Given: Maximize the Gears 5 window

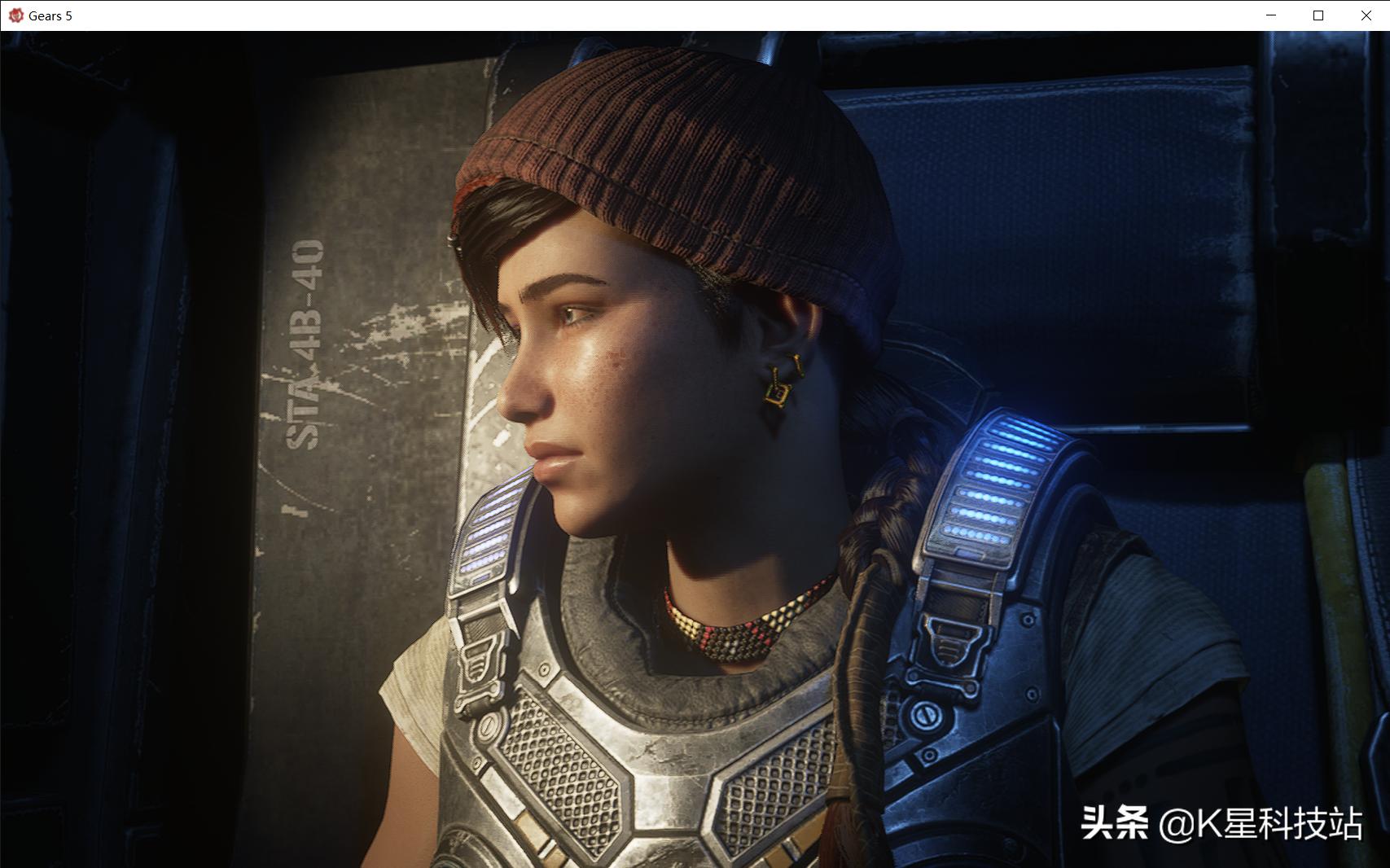Looking at the screenshot, I should (x=1318, y=15).
